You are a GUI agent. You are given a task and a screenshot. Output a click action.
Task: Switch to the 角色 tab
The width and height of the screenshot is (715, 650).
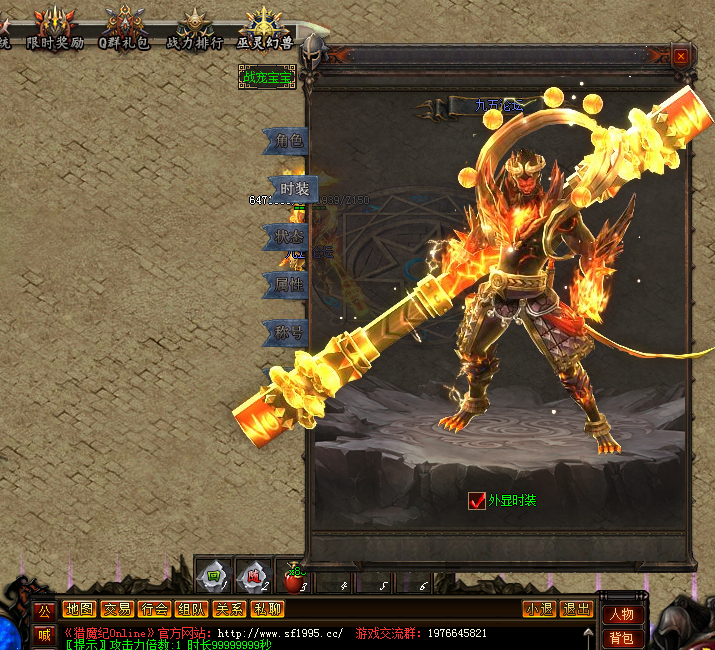[x=289, y=141]
